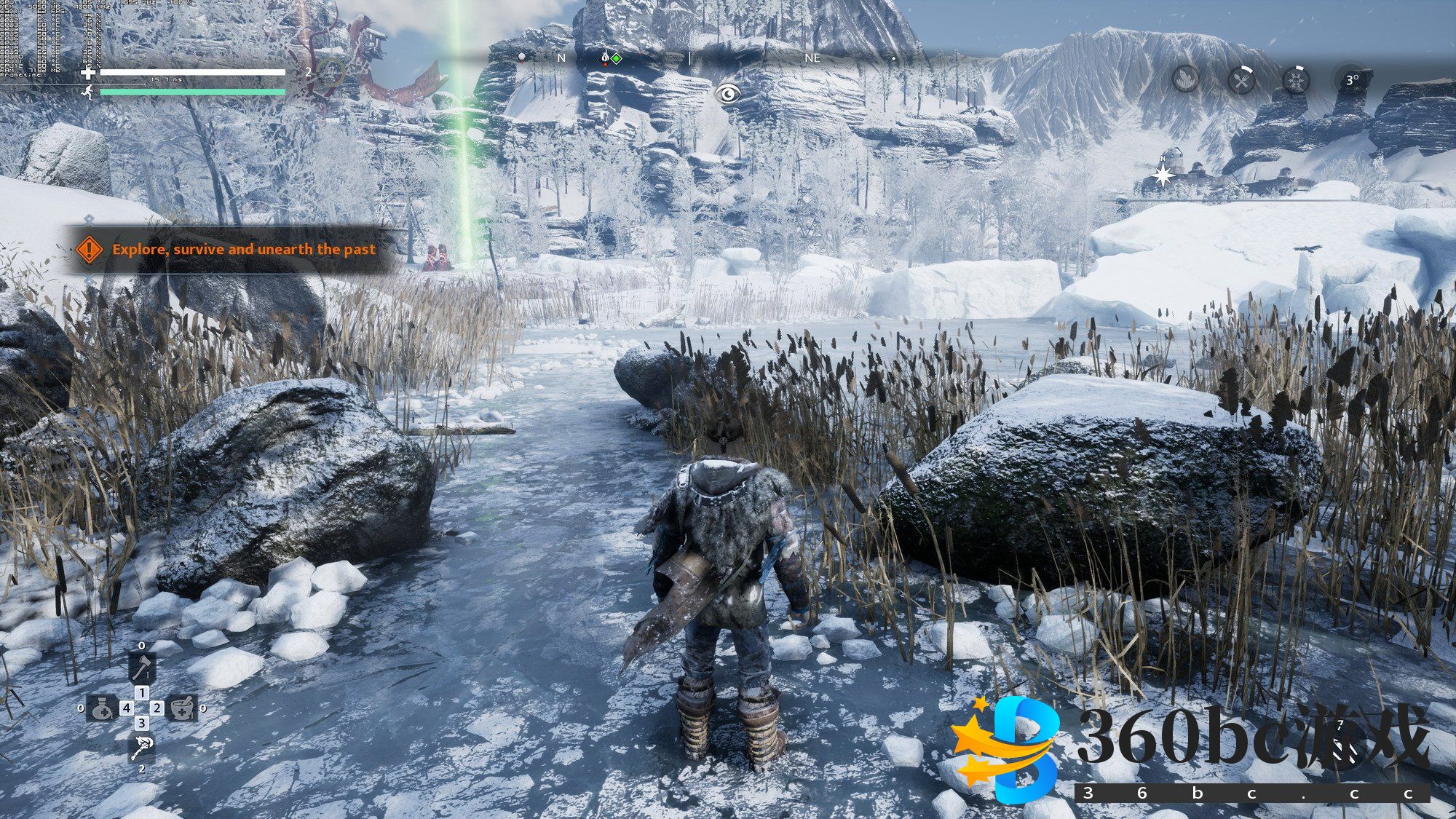Click the white star waypoint marker
The width and height of the screenshot is (1456, 819).
[1163, 176]
